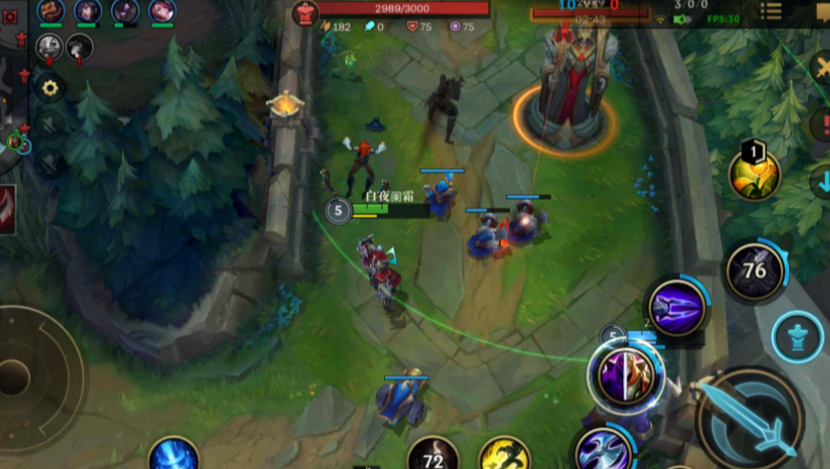Trigger the purple crescent slash ability
The width and height of the screenshot is (830, 469).
(603, 447)
